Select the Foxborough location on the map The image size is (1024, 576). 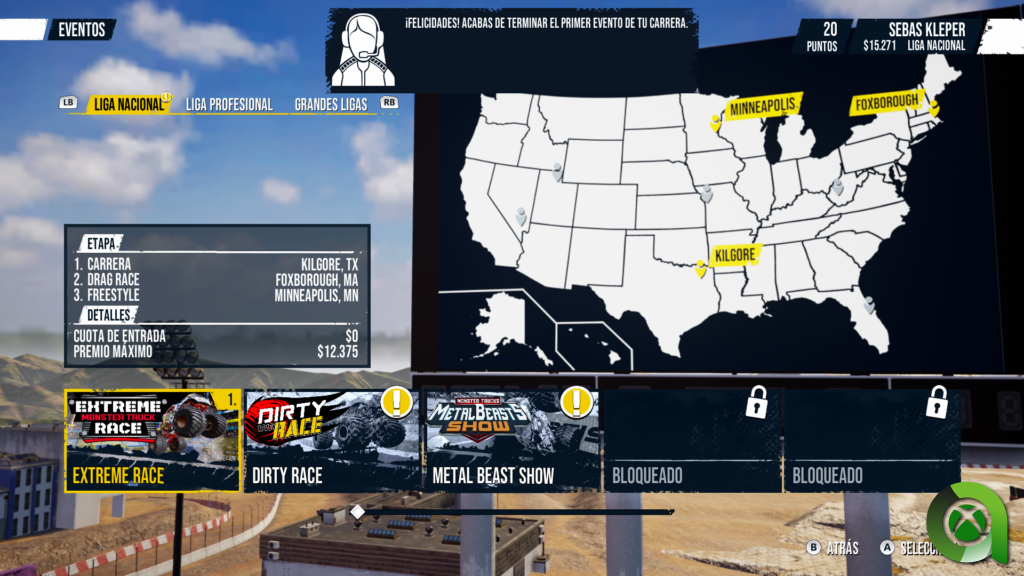[x=935, y=108]
